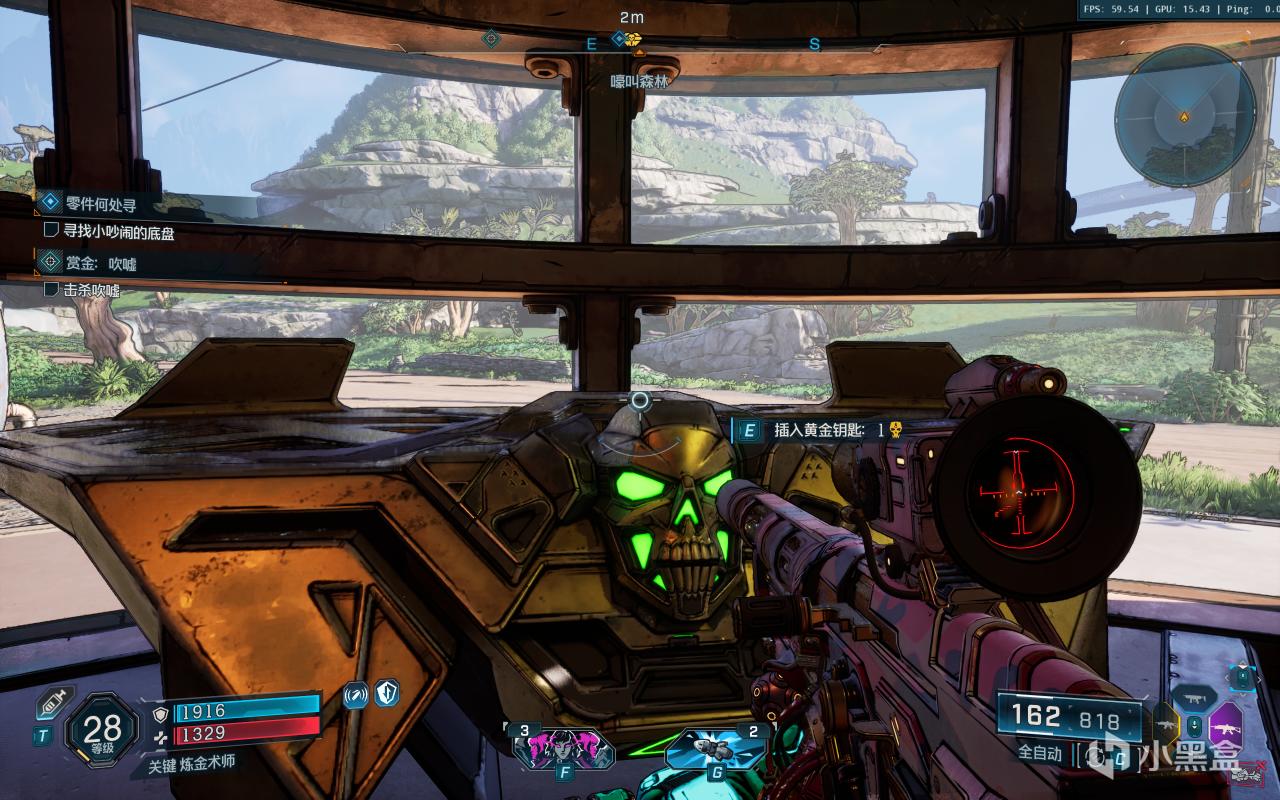
Task: Click the signal wave status buff icon
Action: click(x=355, y=695)
